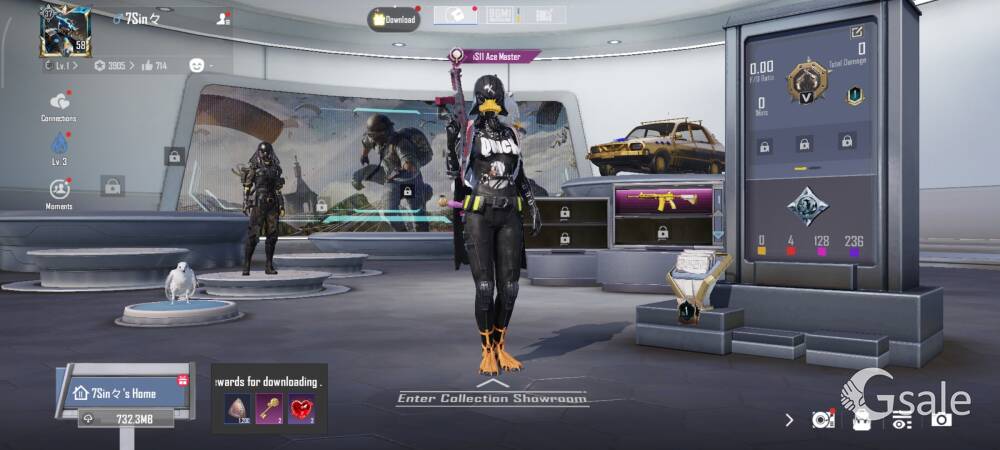Viewport: 1000px width, 450px height.
Task: Edit the stats board via pencil icon
Action: (x=857, y=31)
